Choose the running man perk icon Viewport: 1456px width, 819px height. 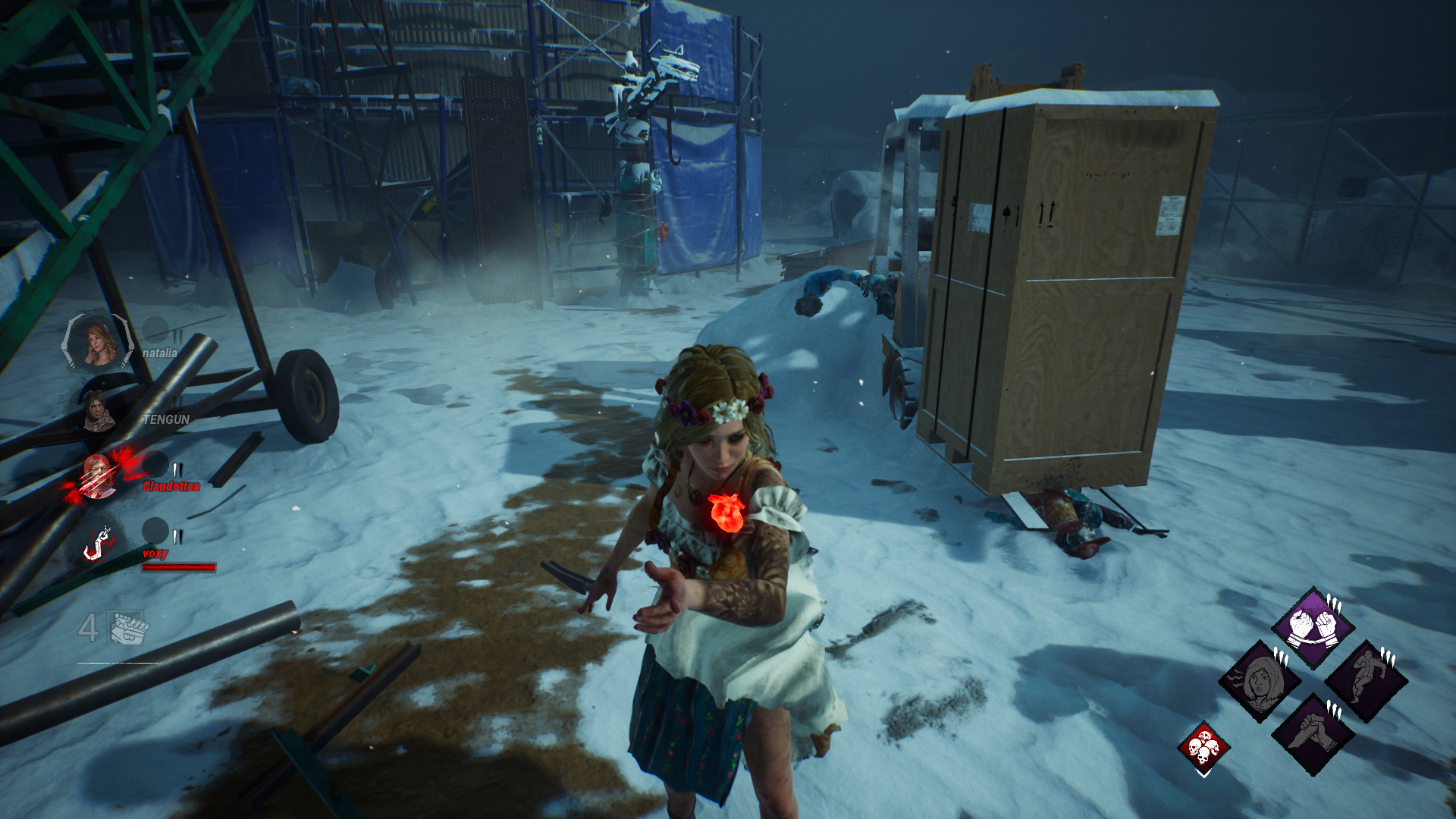1367,681
